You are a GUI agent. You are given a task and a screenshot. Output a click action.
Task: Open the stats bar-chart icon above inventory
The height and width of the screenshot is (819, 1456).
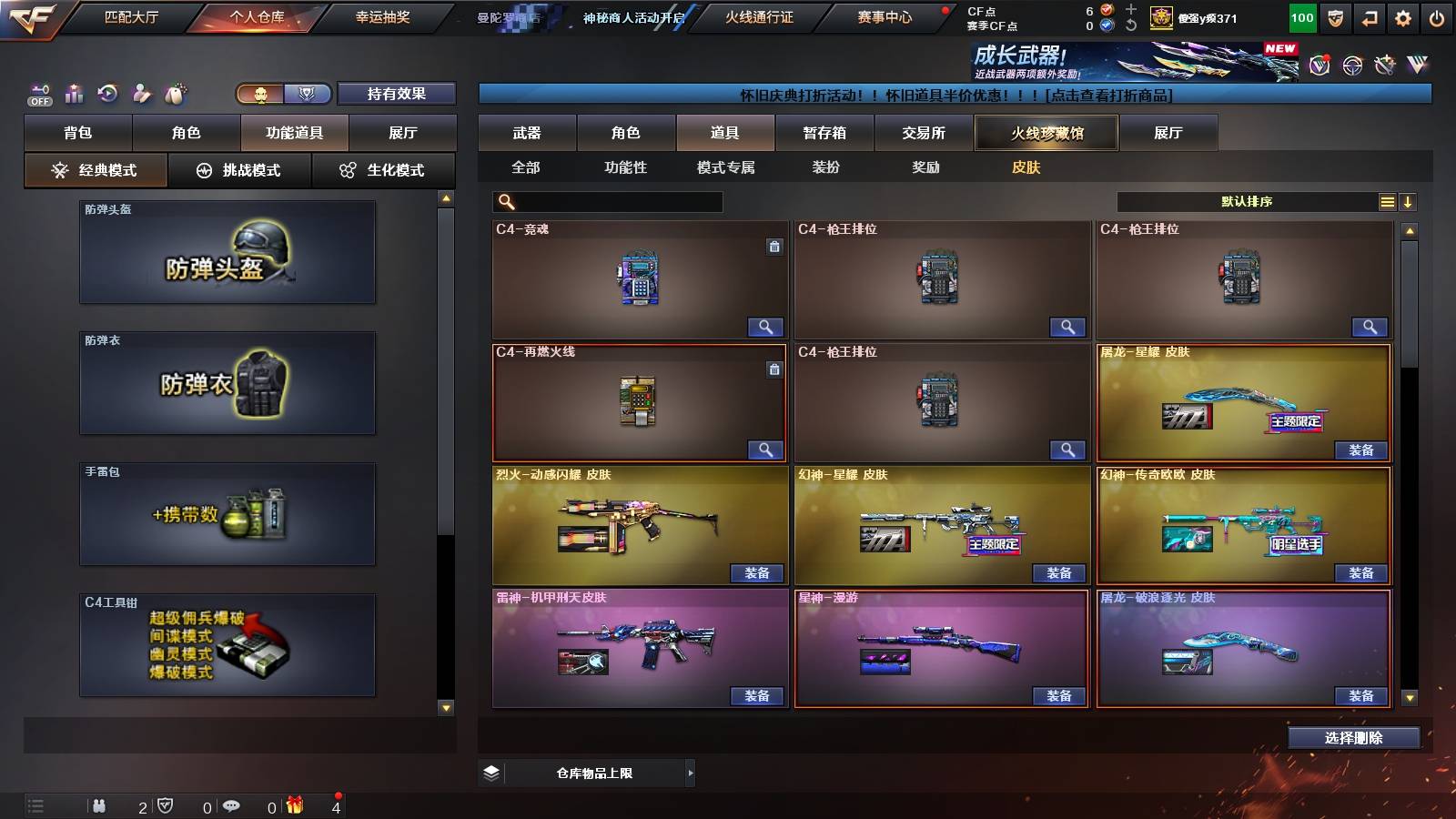[x=75, y=94]
